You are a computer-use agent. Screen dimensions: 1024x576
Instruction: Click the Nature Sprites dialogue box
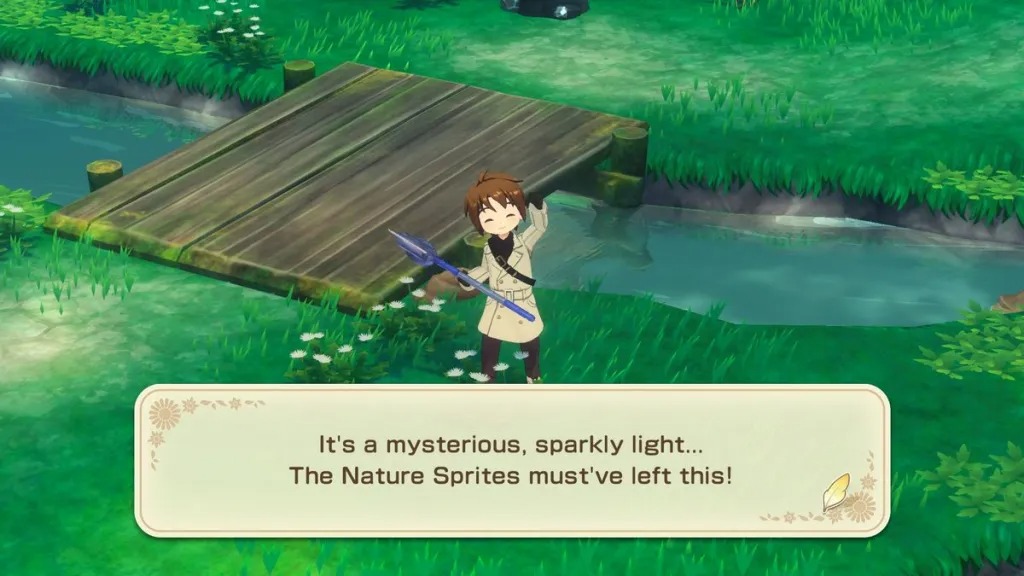pos(512,460)
